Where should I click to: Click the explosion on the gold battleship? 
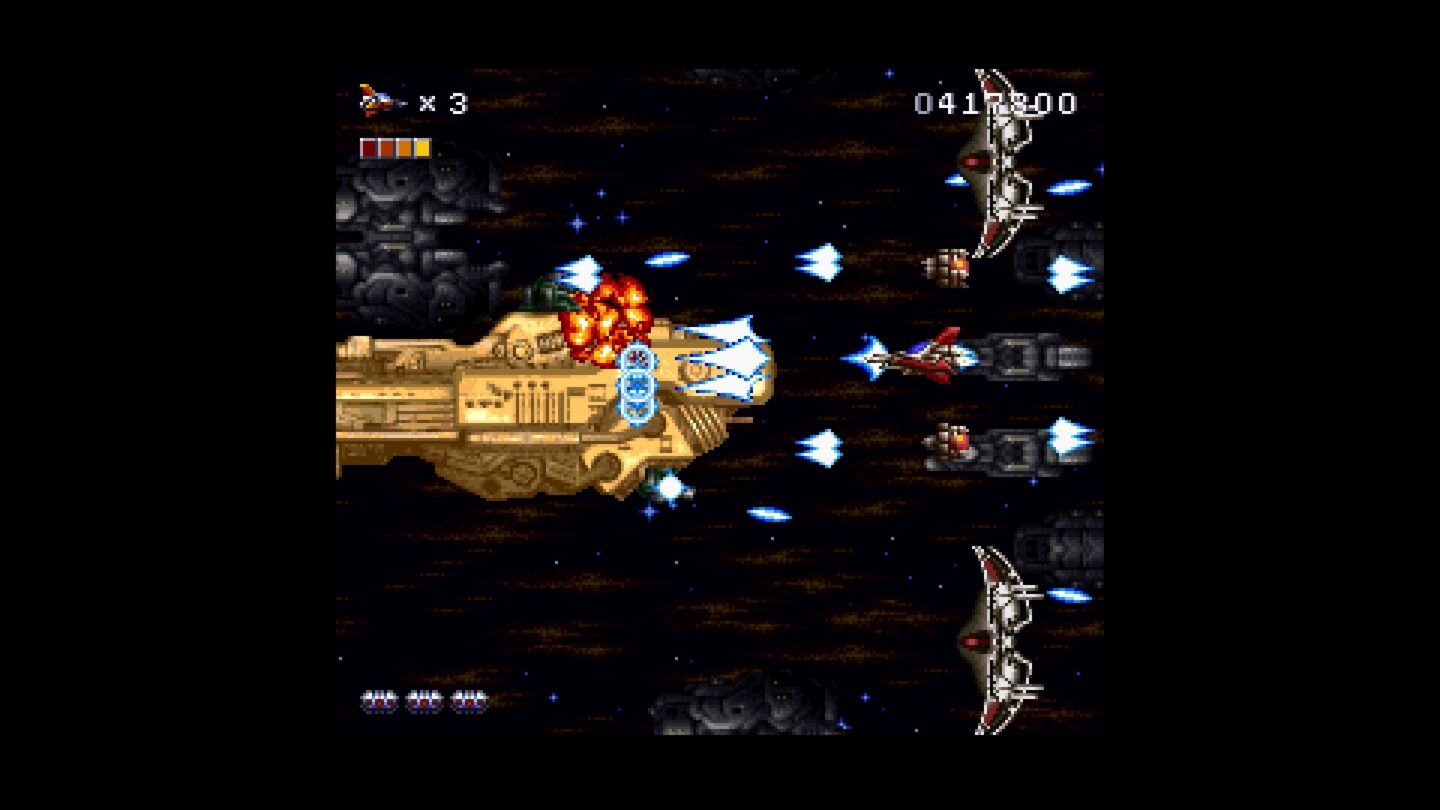click(x=606, y=312)
